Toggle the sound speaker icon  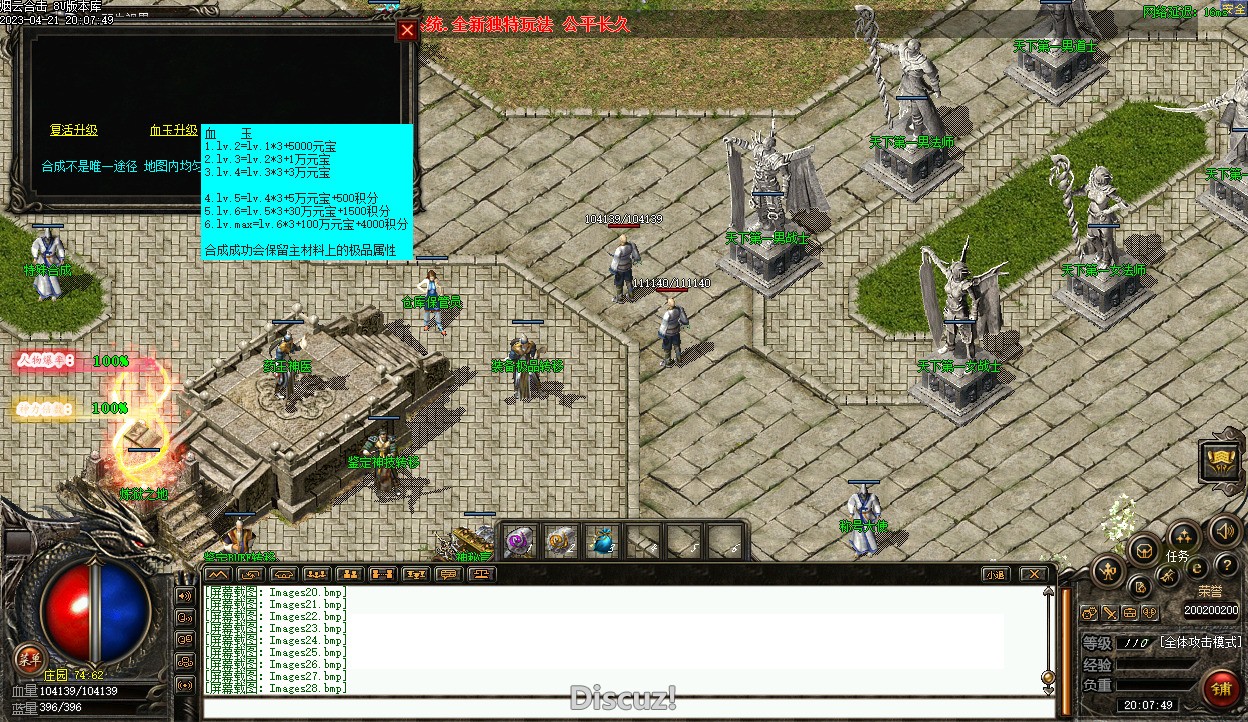point(1225,531)
